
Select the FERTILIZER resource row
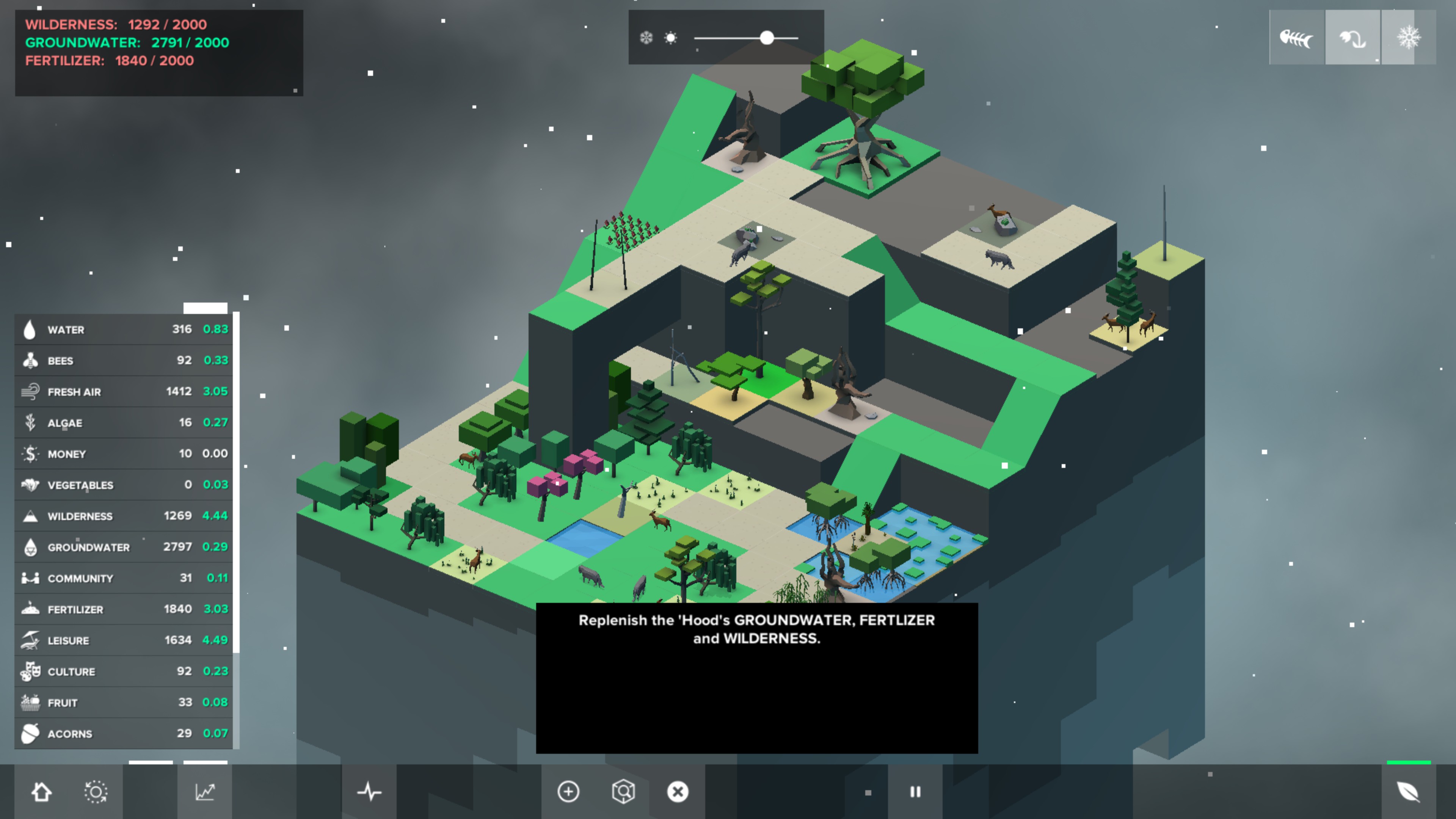[x=123, y=609]
